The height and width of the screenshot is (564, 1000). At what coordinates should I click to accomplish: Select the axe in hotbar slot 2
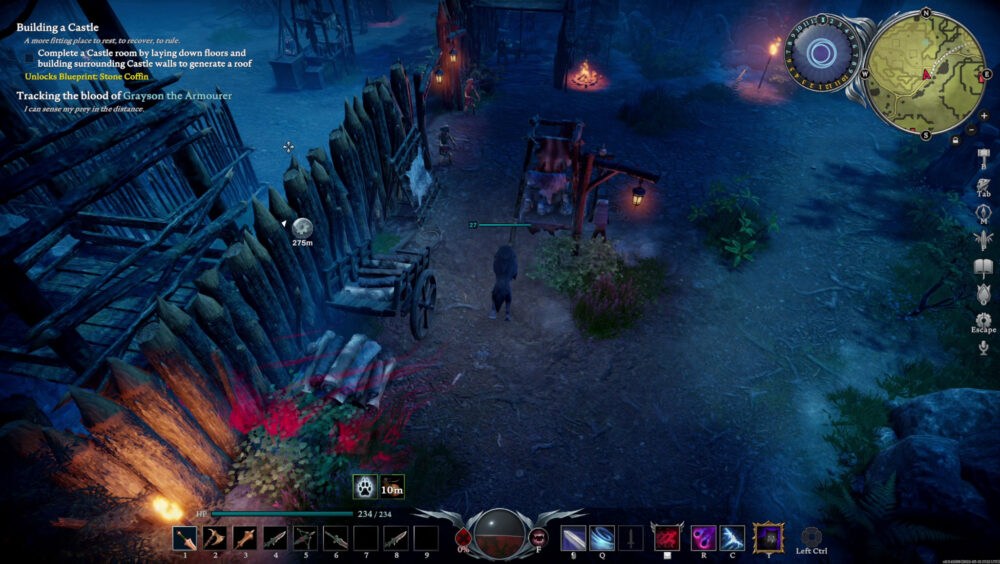pos(215,538)
